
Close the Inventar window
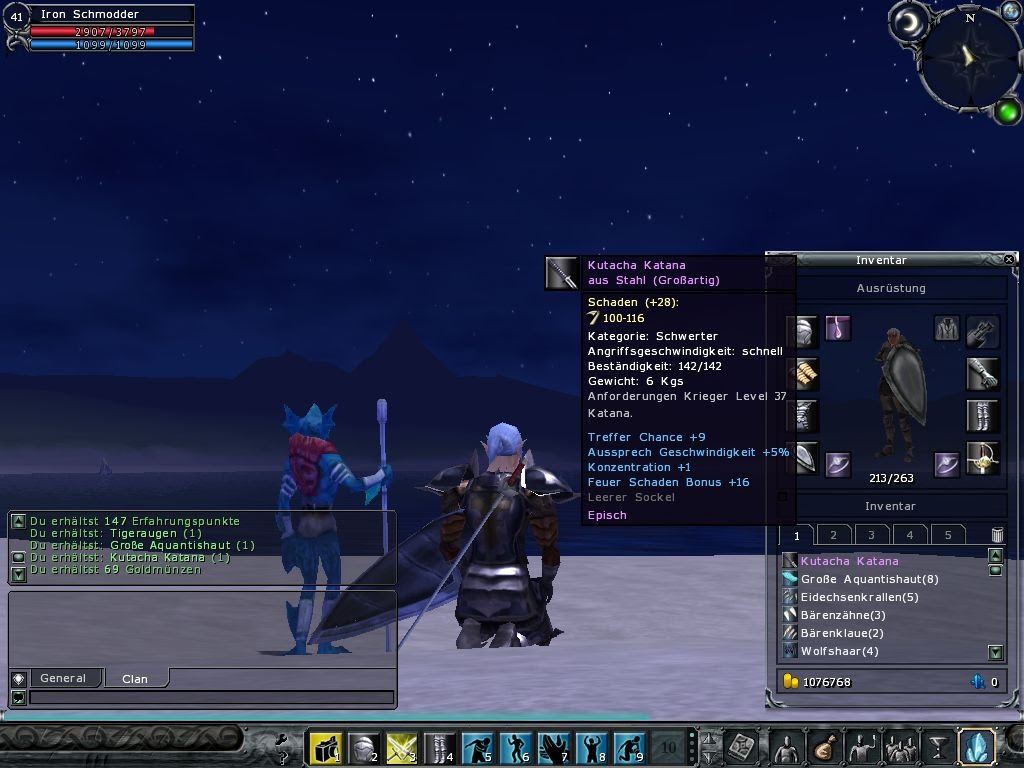[x=1009, y=259]
